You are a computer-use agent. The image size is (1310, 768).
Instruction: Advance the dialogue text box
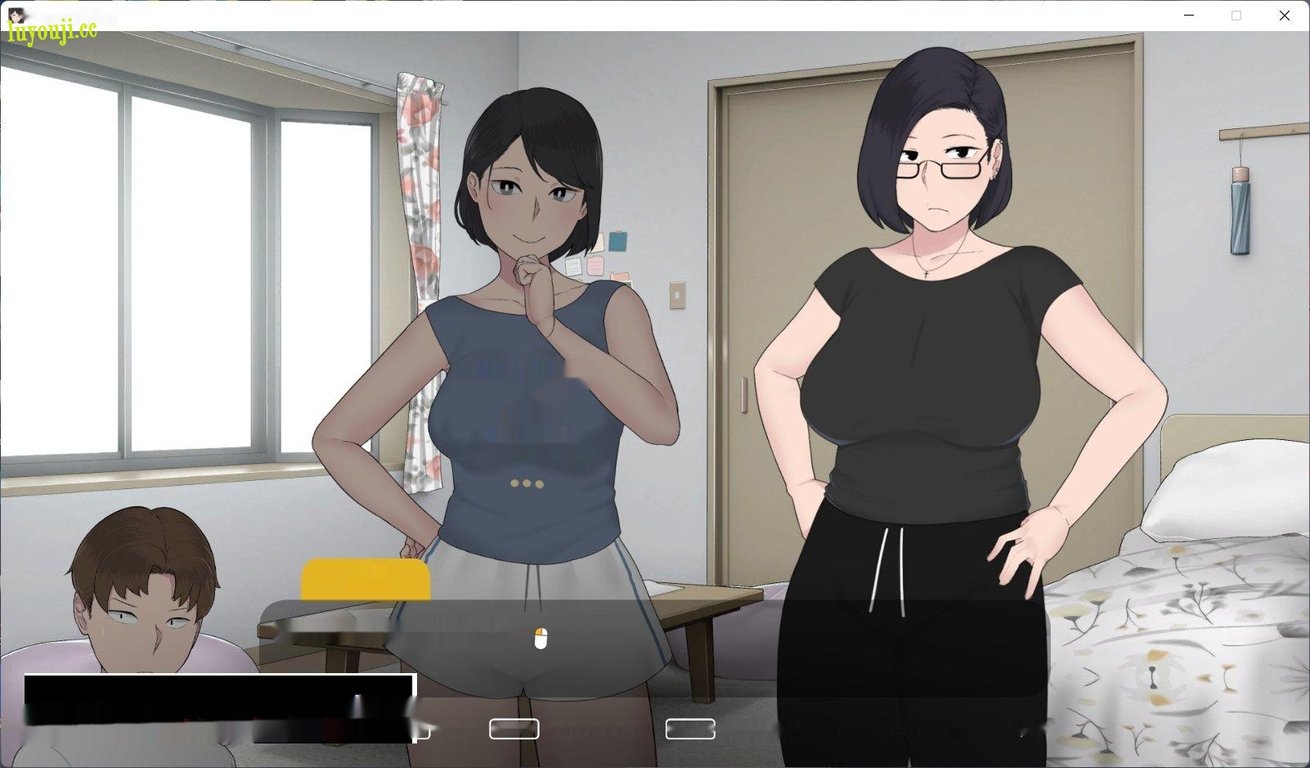point(541,638)
